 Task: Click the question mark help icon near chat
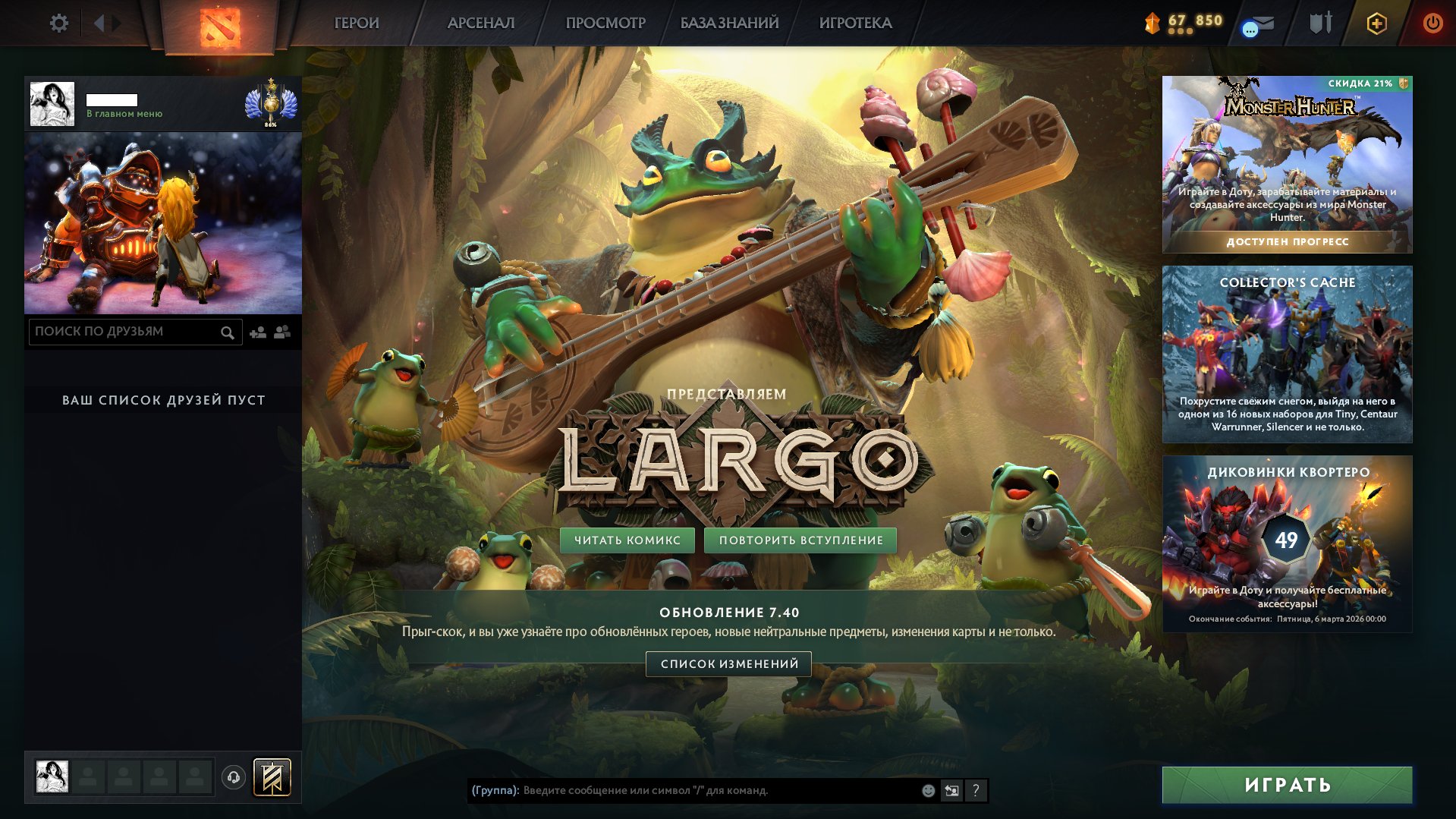(976, 791)
